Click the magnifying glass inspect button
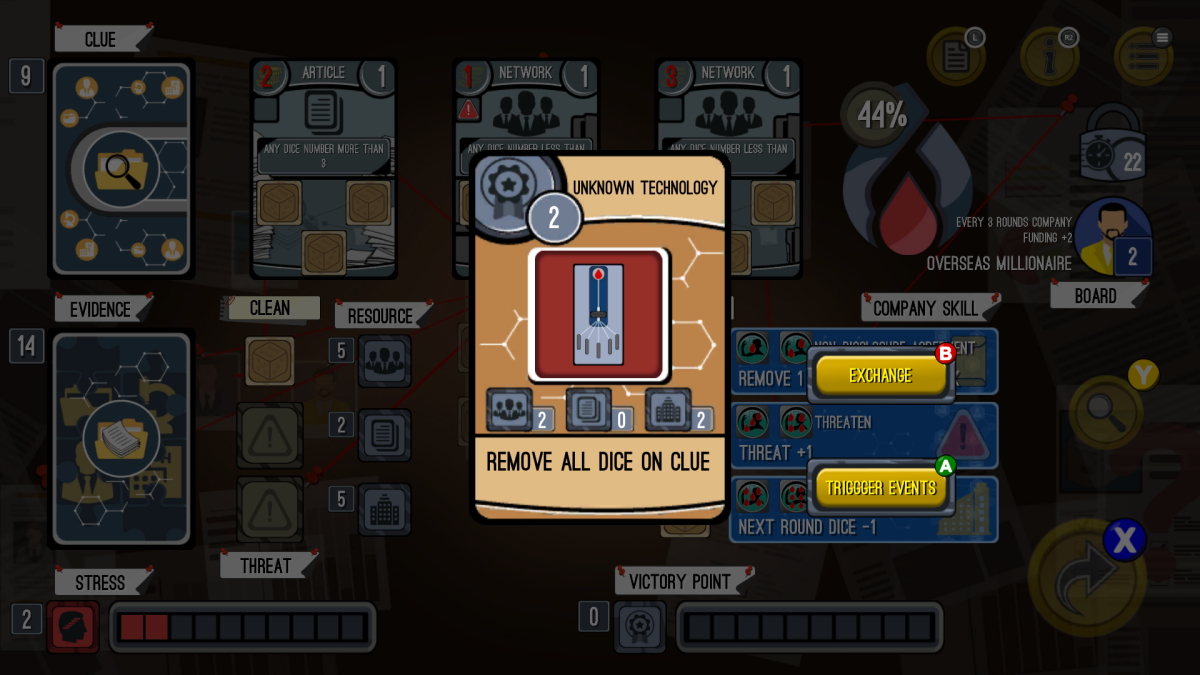This screenshot has height=675, width=1200. click(x=1106, y=411)
